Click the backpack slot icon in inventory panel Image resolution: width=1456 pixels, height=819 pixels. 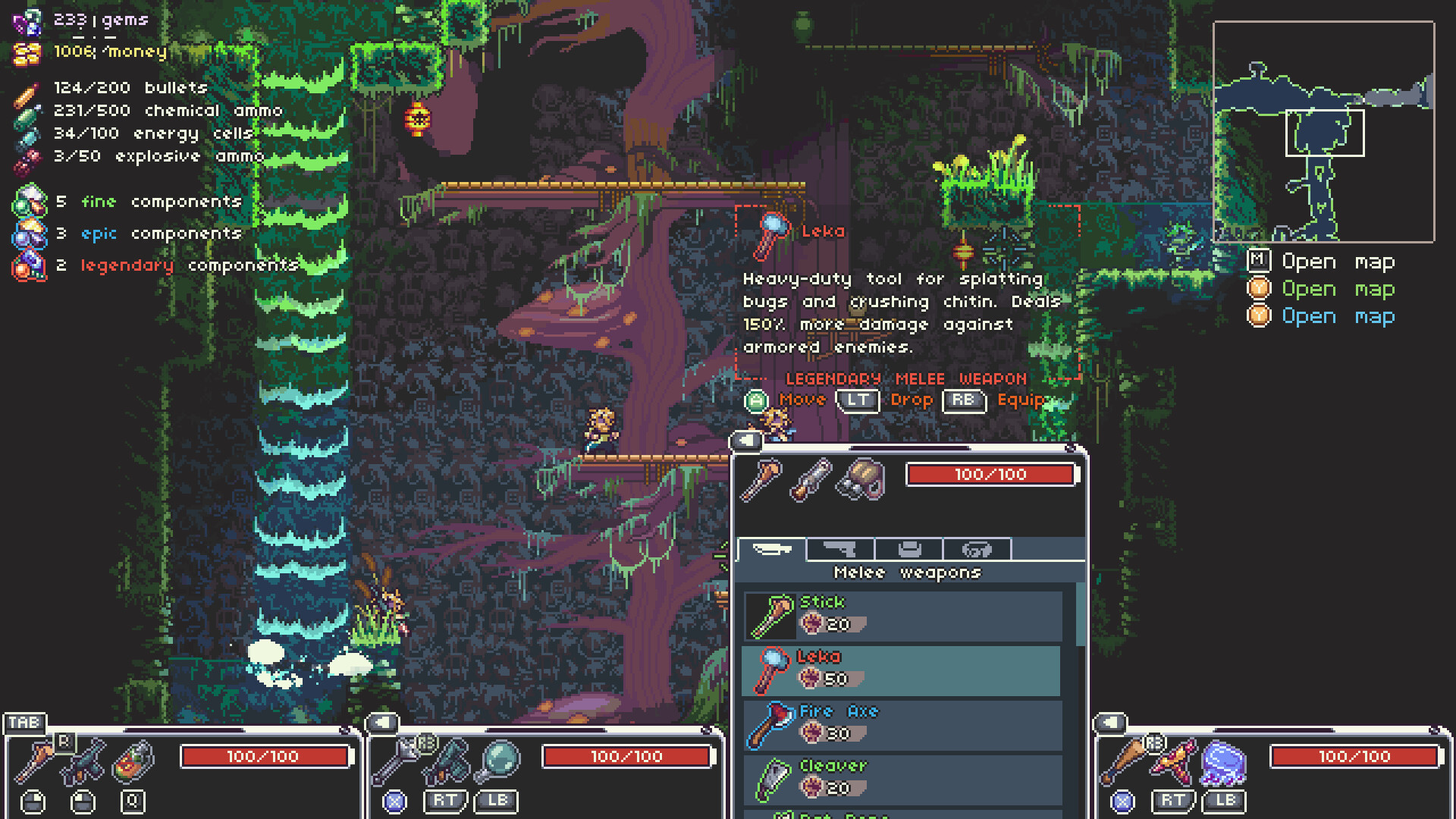(x=860, y=479)
